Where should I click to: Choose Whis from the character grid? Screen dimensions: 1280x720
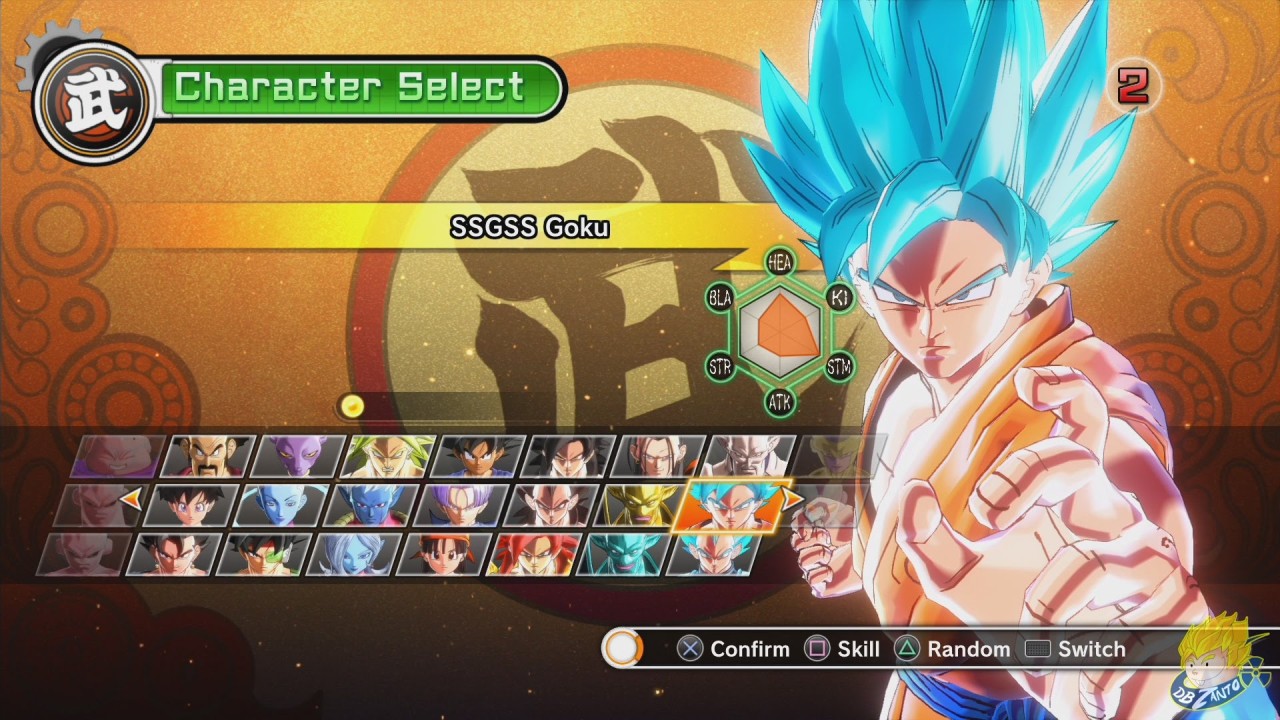[x=280, y=505]
